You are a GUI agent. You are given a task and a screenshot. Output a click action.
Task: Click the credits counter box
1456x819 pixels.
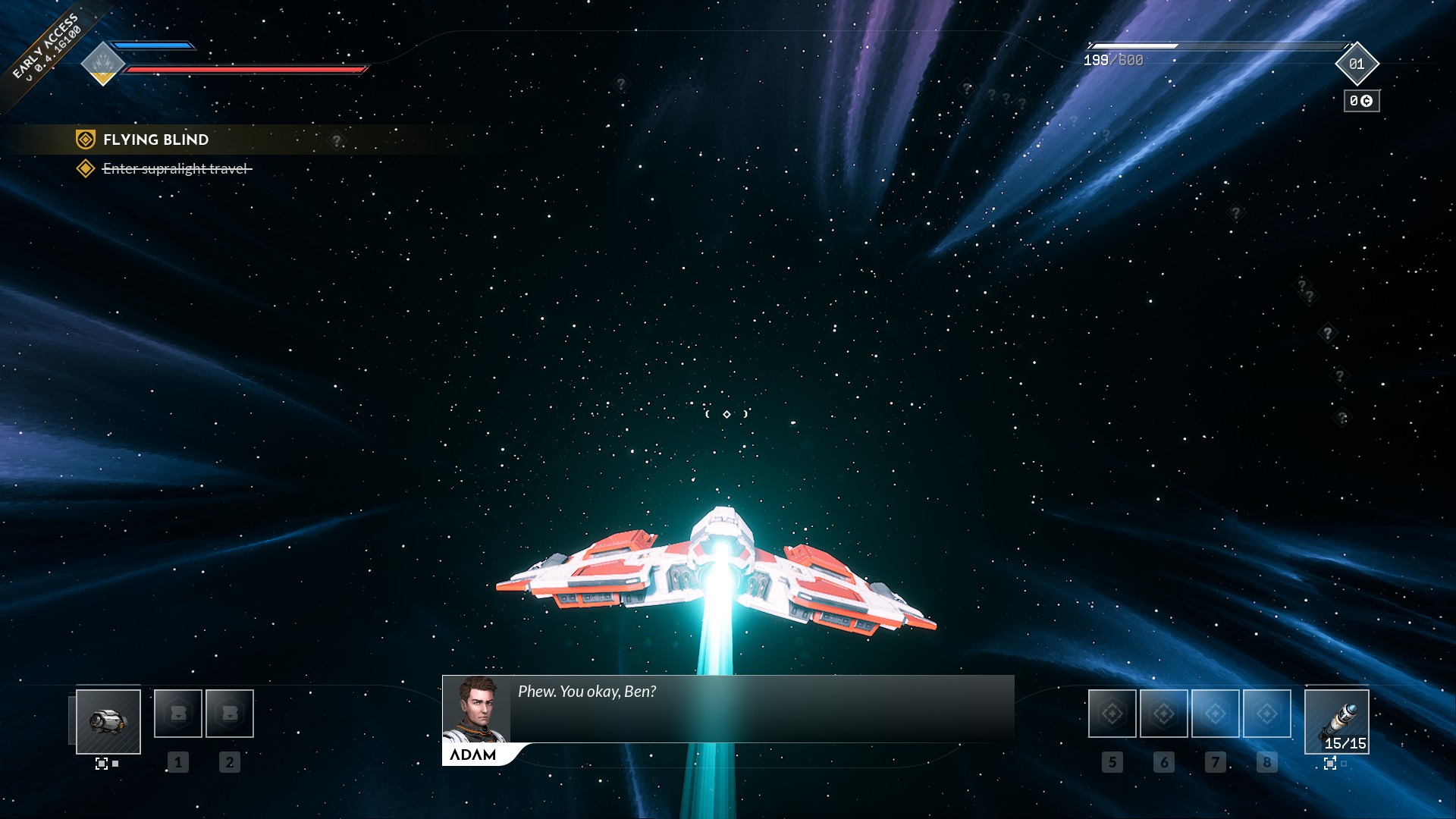pyautogui.click(x=1361, y=101)
